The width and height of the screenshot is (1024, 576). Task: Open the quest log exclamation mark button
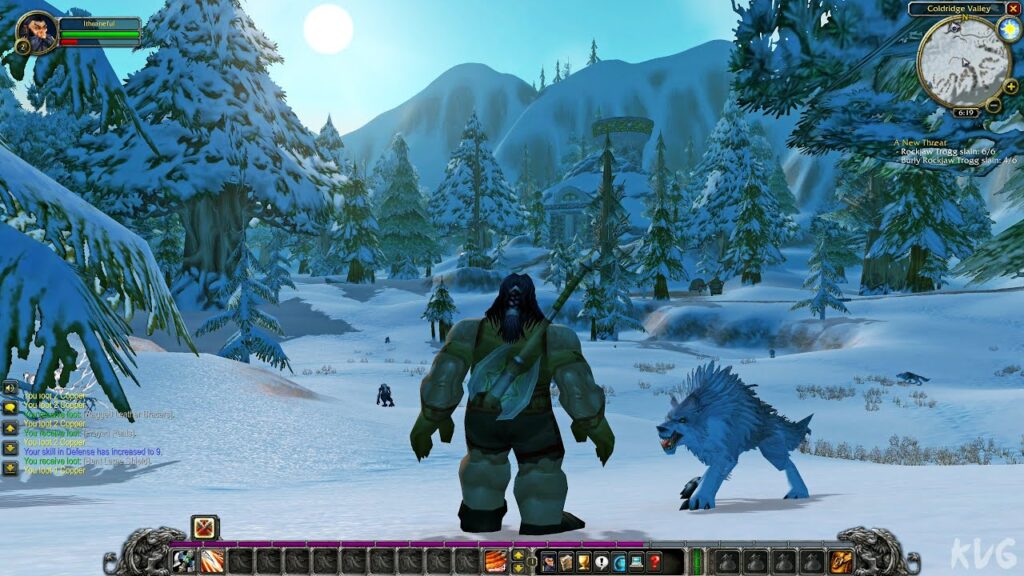602,562
